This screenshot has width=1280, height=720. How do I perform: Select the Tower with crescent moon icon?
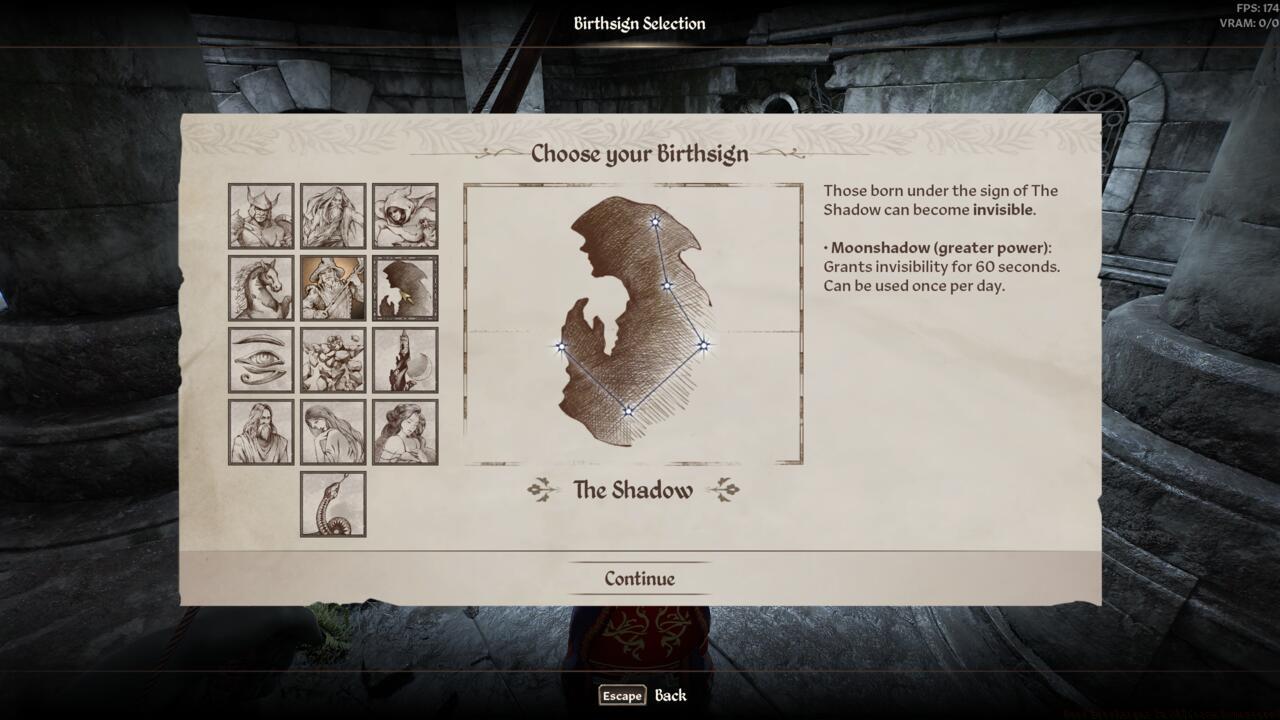point(404,359)
